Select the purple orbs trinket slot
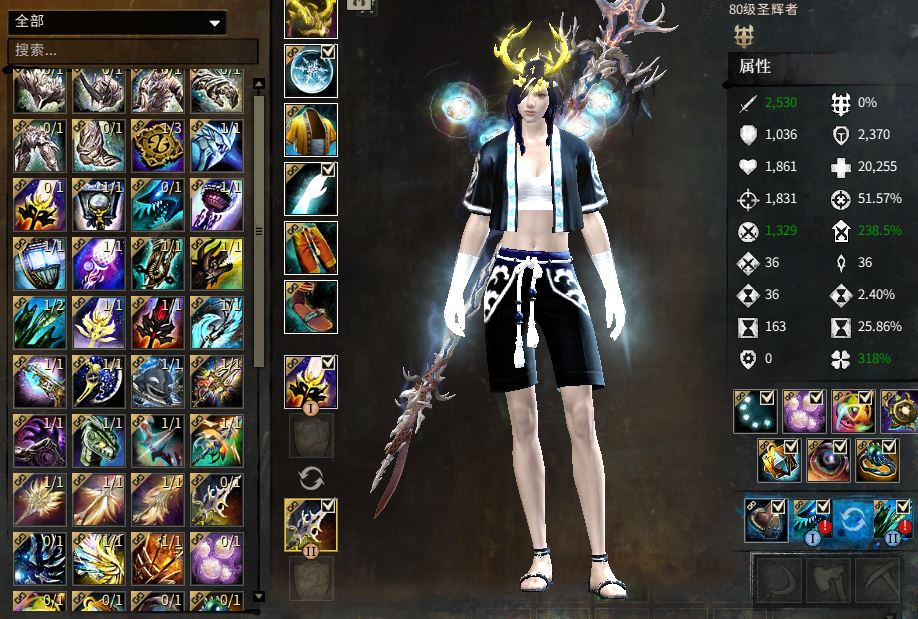This screenshot has height=619, width=918. pyautogui.click(x=804, y=412)
